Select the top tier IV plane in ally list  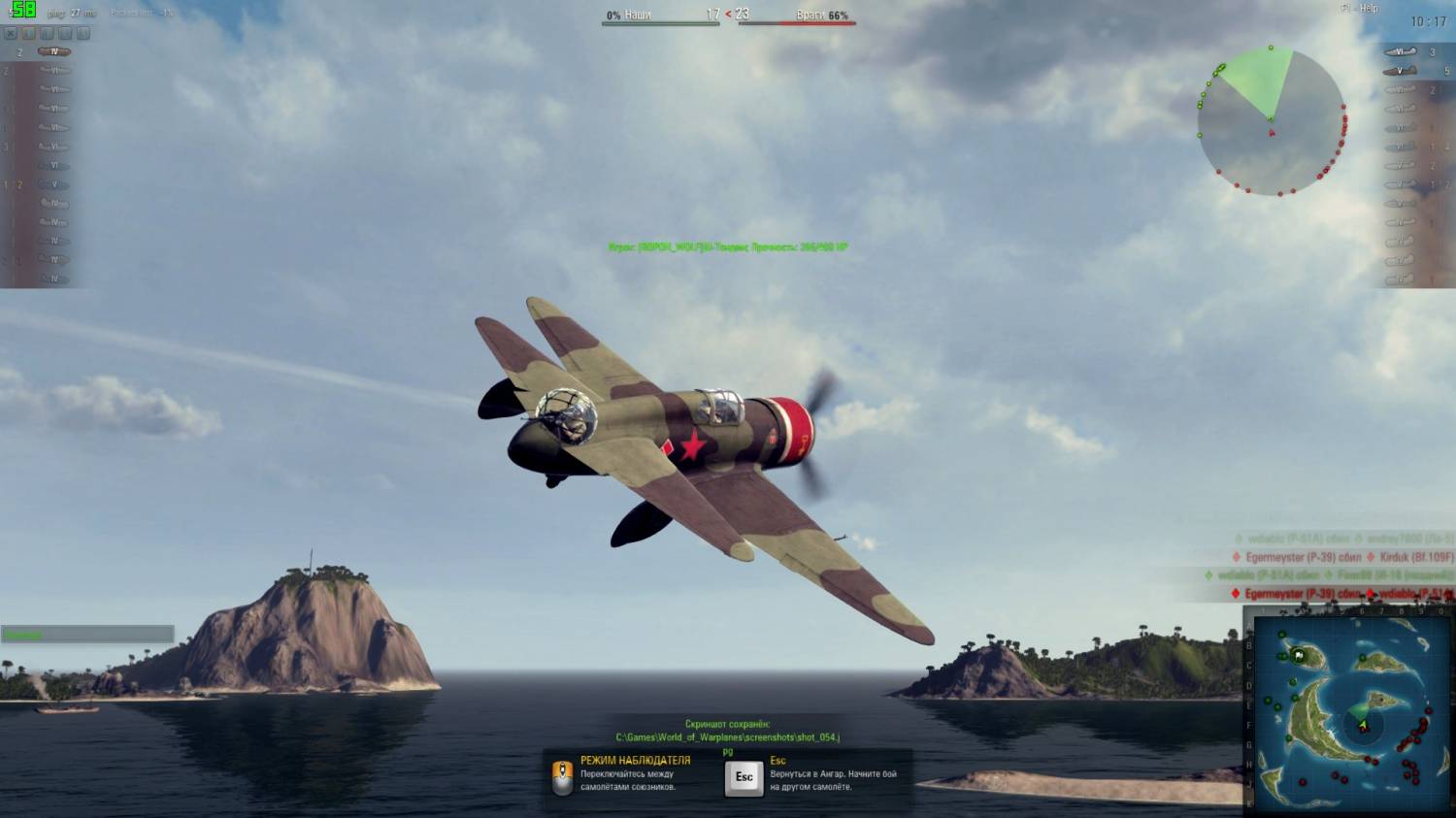click(53, 51)
